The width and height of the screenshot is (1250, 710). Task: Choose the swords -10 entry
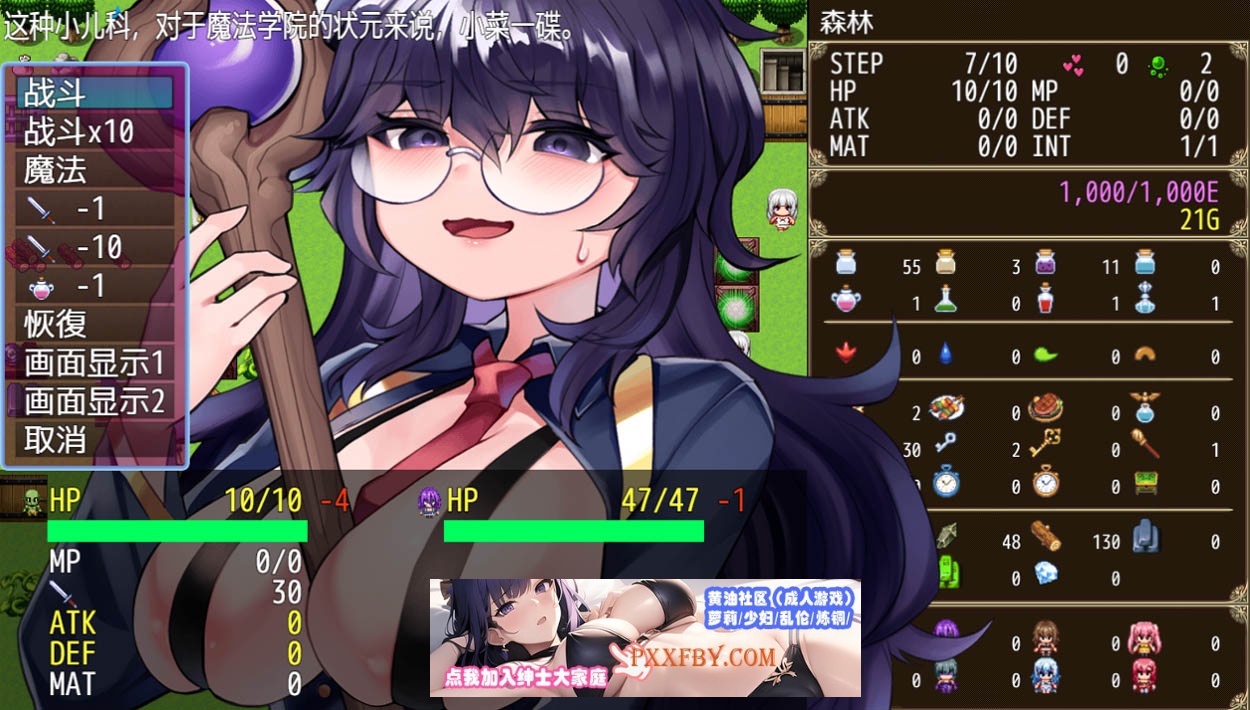coord(95,247)
